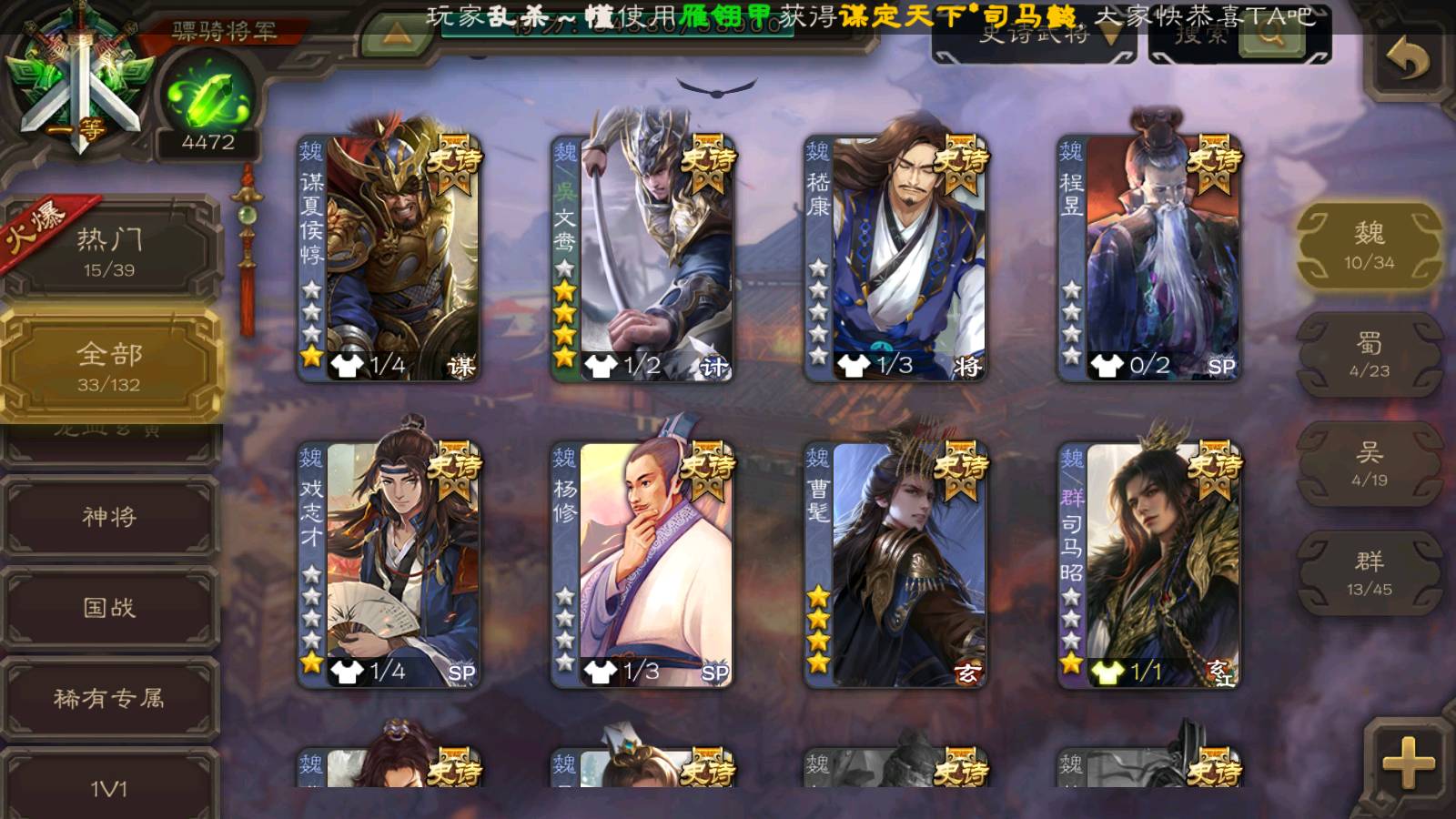This screenshot has width=1456, height=819.
Task: Open the 司马昭 general card
Action: pos(1148,564)
